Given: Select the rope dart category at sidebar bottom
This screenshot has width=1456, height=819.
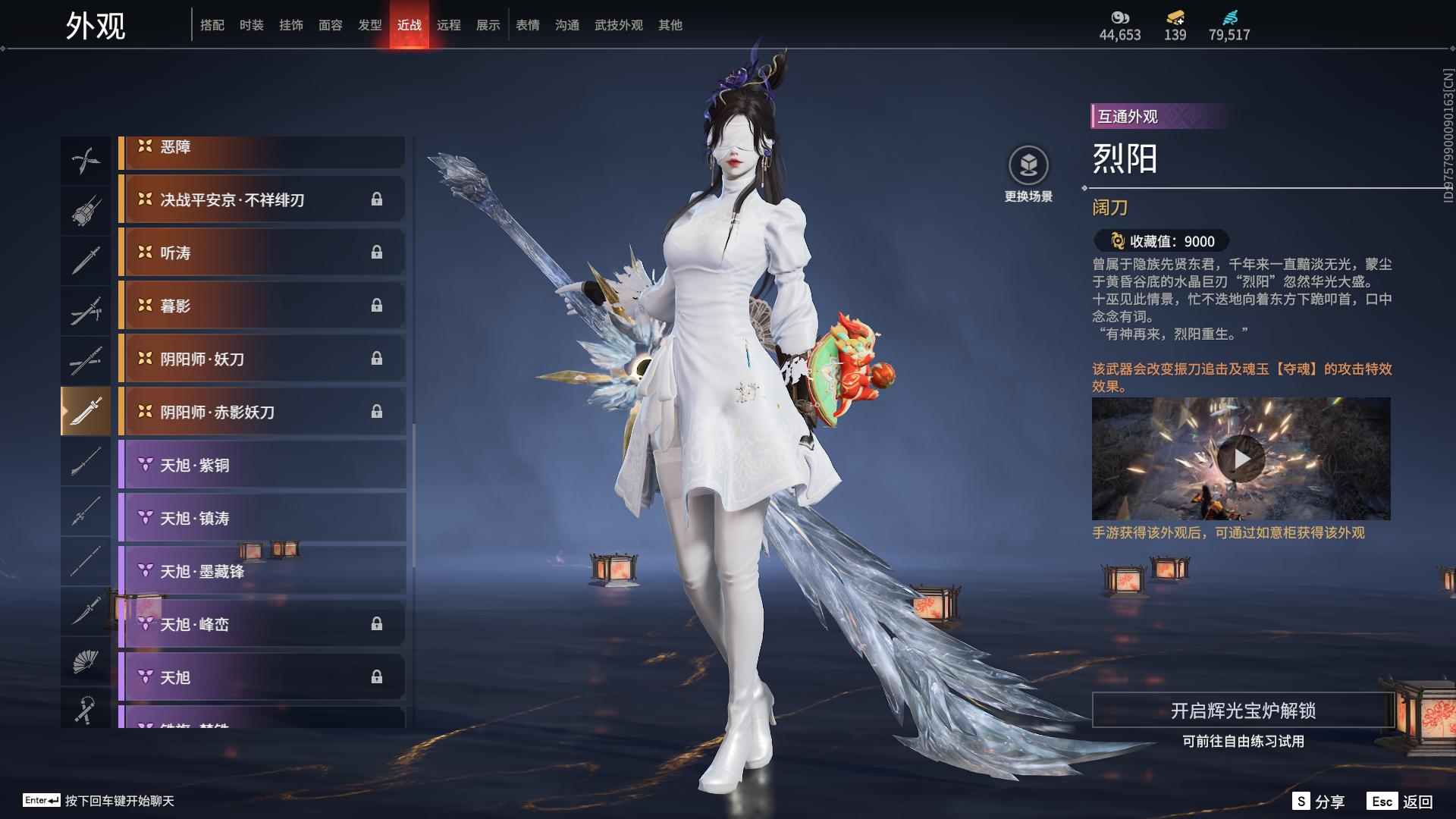Looking at the screenshot, I should click(86, 711).
